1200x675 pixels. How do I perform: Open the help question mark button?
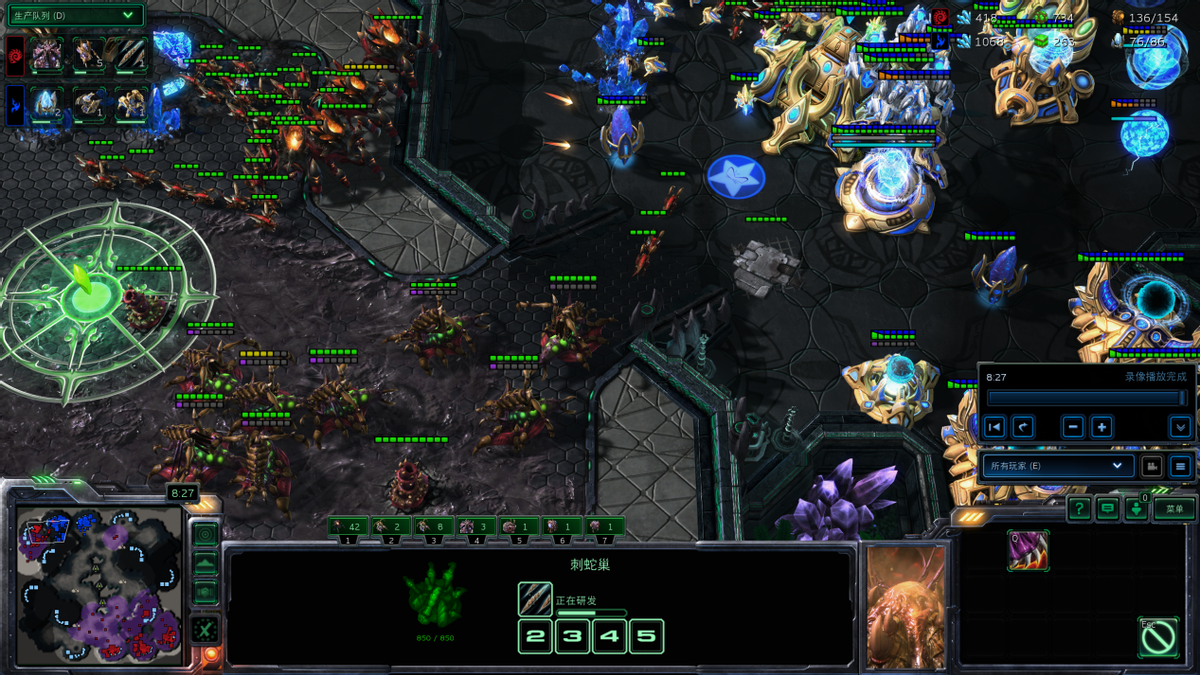coord(1079,509)
